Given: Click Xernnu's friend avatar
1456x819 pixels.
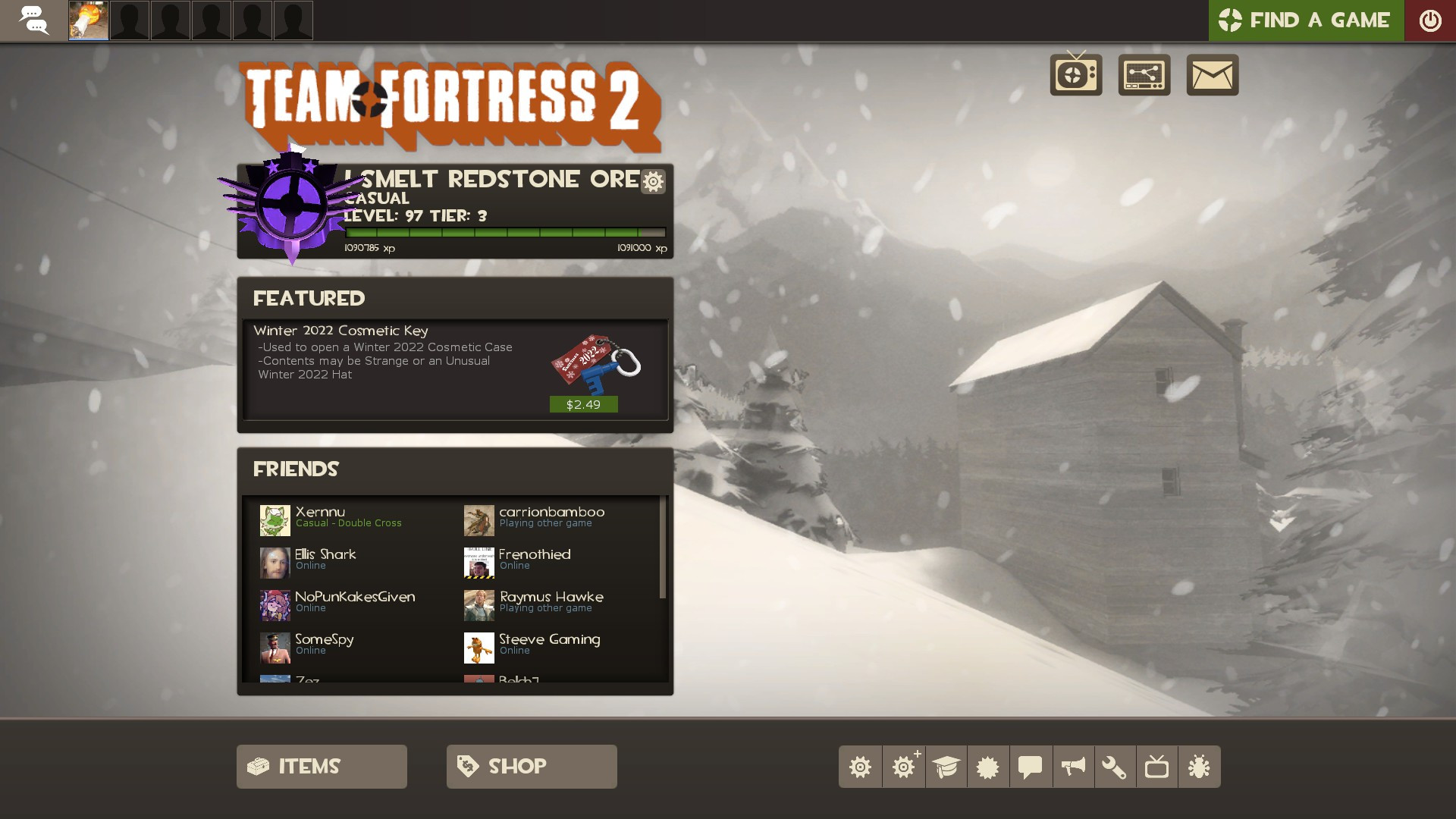Looking at the screenshot, I should pos(275,519).
